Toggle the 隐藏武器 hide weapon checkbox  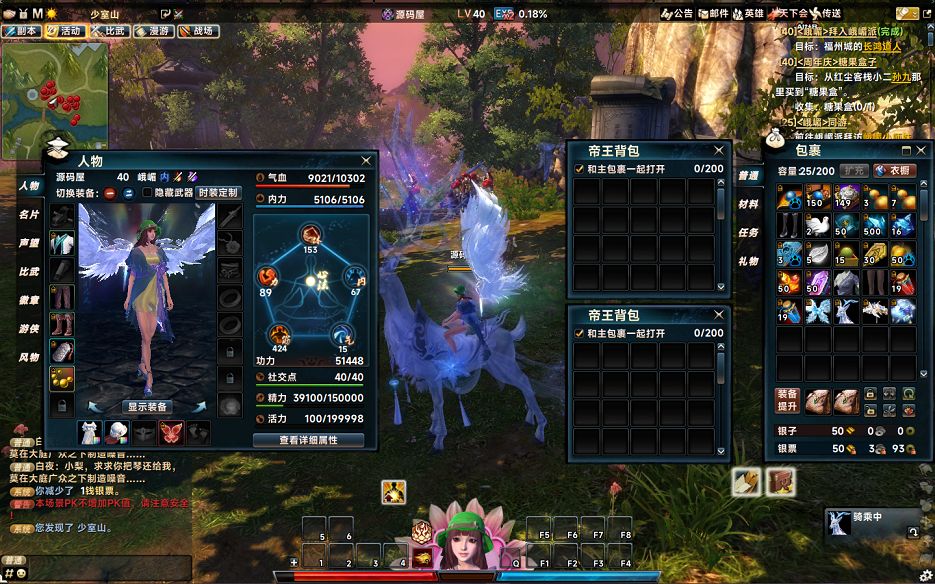click(x=147, y=192)
